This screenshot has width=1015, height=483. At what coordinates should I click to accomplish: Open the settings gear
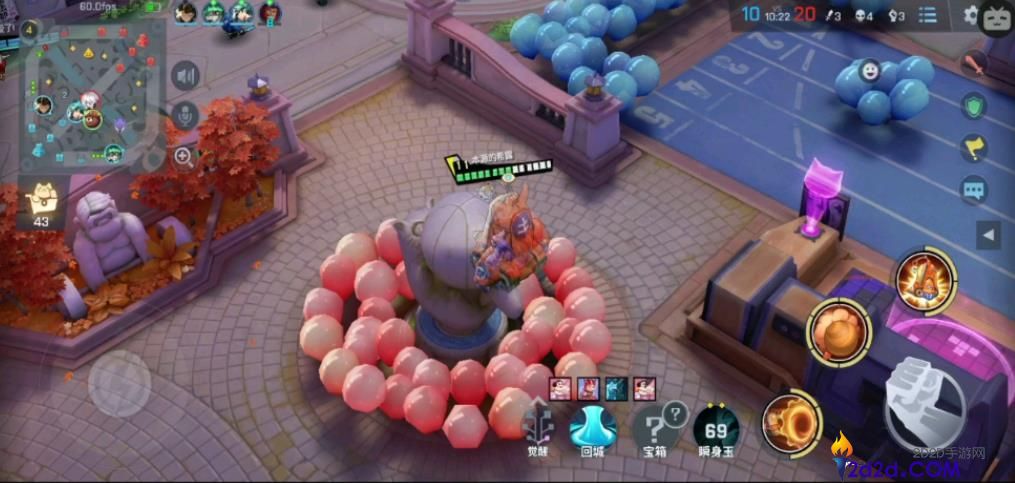(969, 15)
